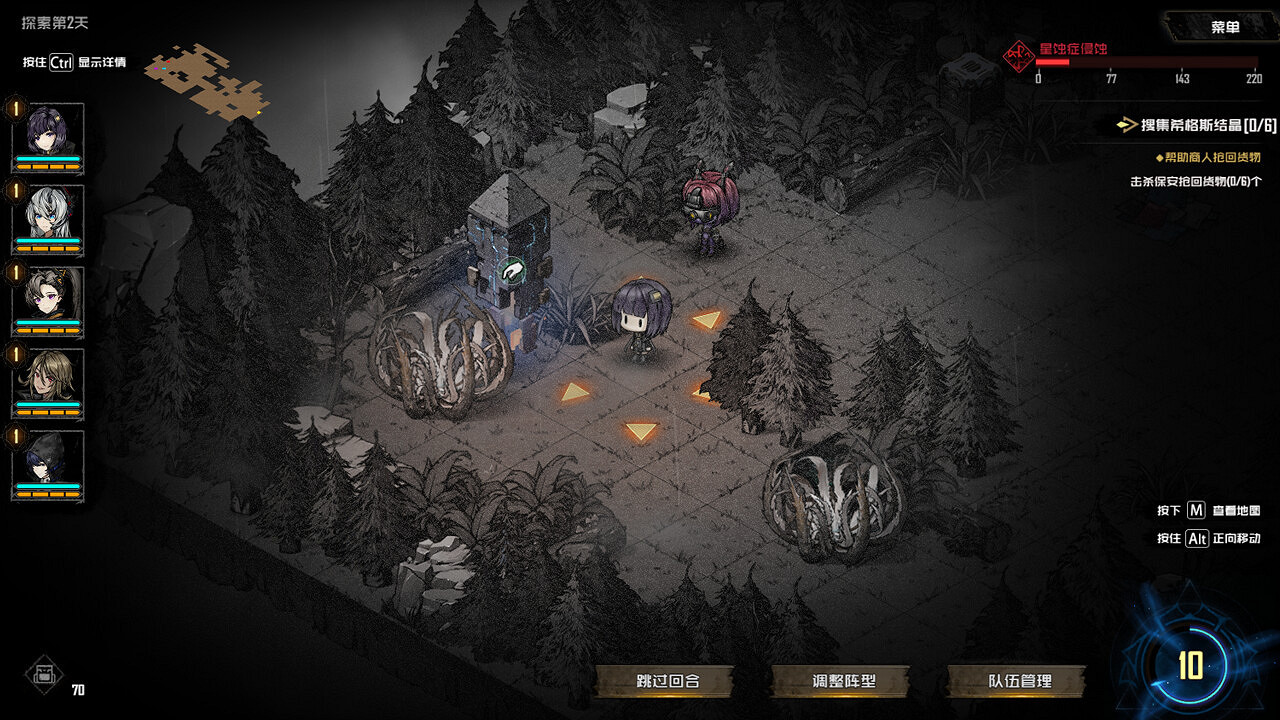The width and height of the screenshot is (1280, 720).
Task: Select the silver-haired character portrait
Action: 47,212
